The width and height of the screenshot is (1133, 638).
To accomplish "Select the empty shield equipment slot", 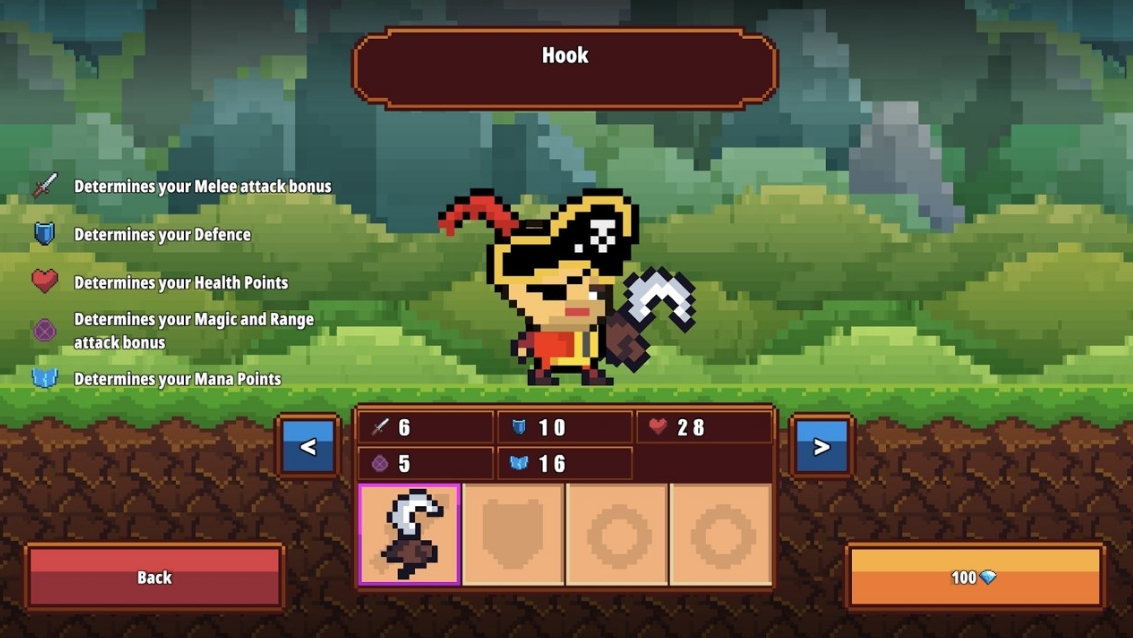I will [x=514, y=534].
